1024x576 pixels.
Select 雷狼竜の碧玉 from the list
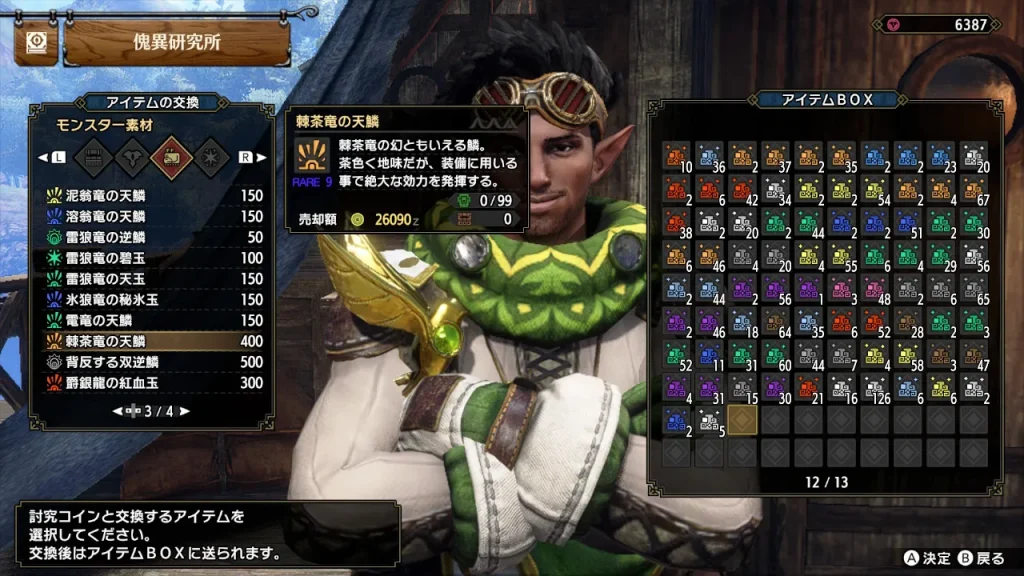150,258
